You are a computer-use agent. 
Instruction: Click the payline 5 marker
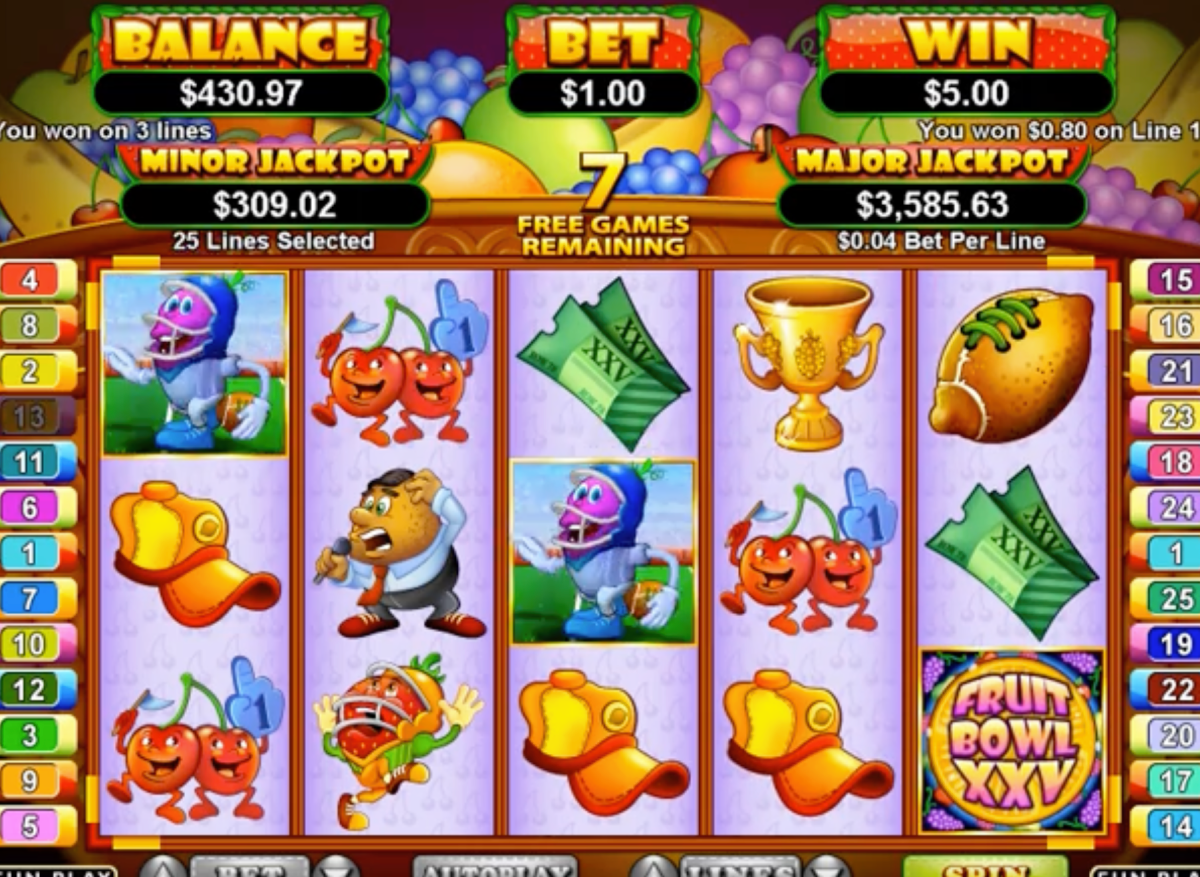[x=38, y=826]
